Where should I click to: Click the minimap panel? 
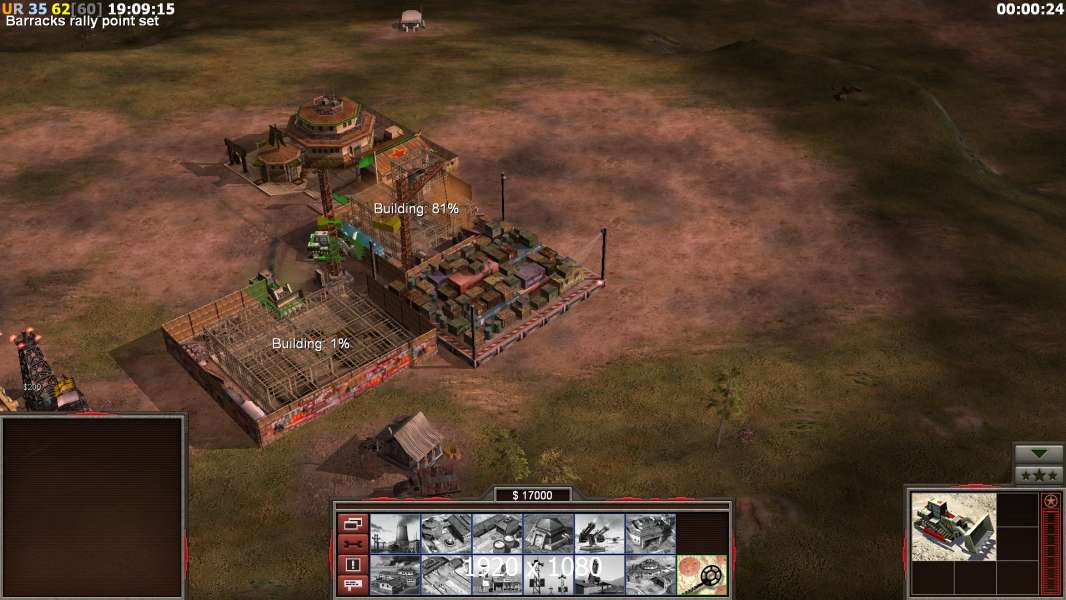(x=93, y=505)
